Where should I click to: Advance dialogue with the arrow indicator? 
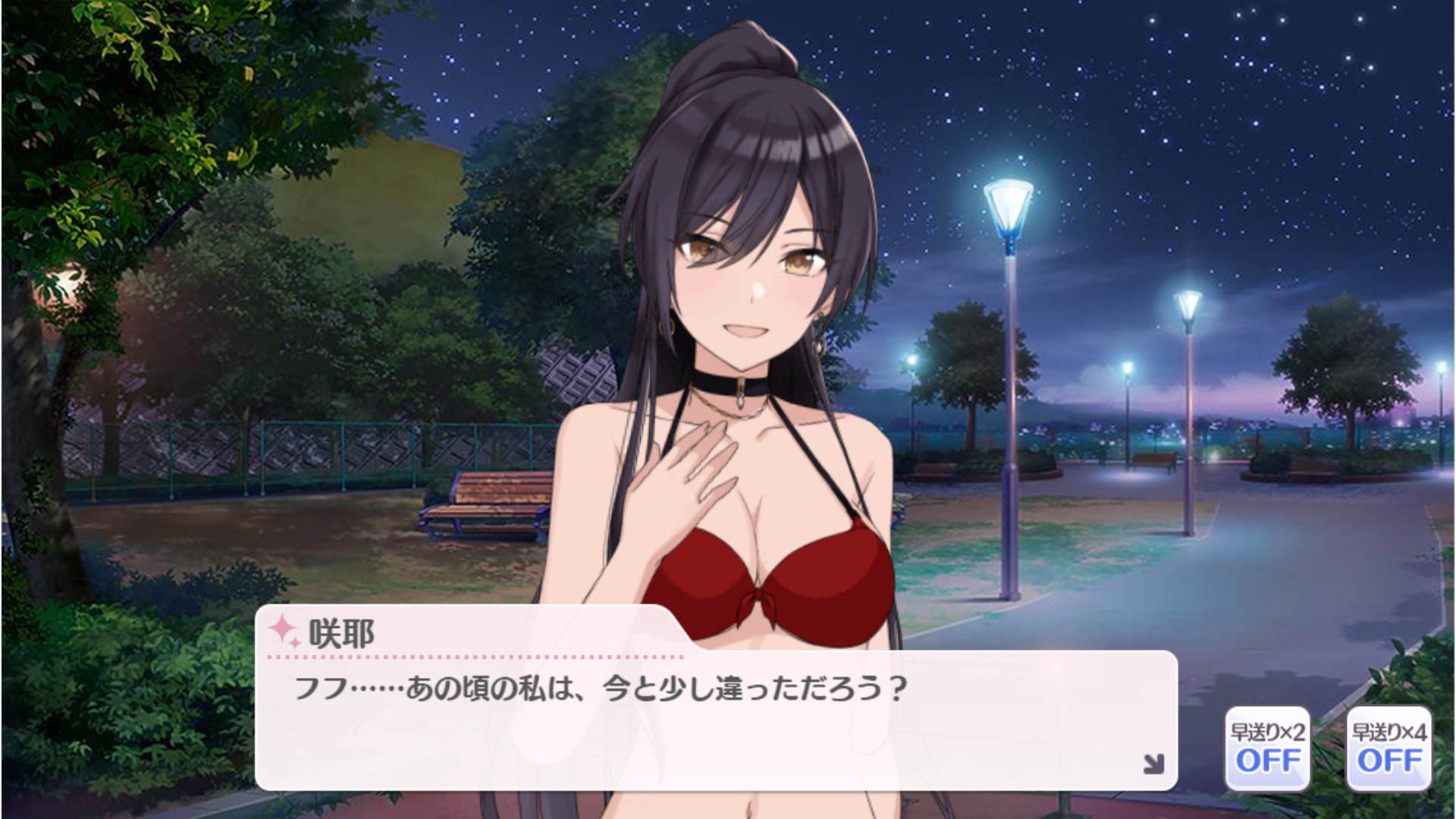click(1153, 764)
